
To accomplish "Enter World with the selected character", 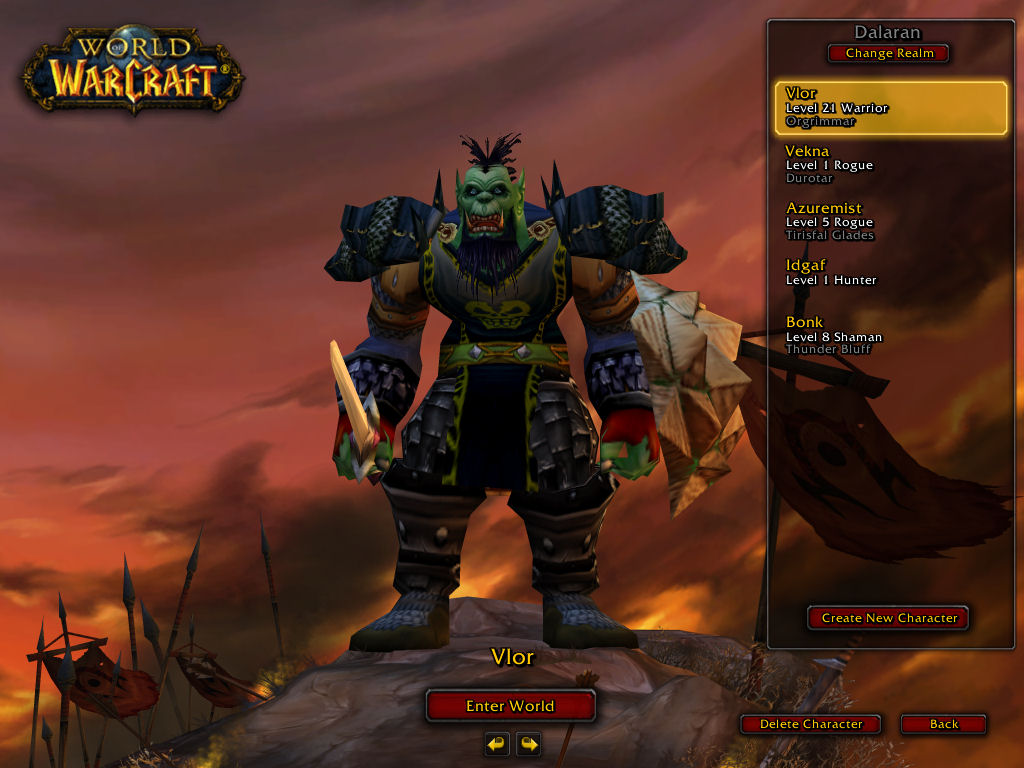I will pos(510,706).
